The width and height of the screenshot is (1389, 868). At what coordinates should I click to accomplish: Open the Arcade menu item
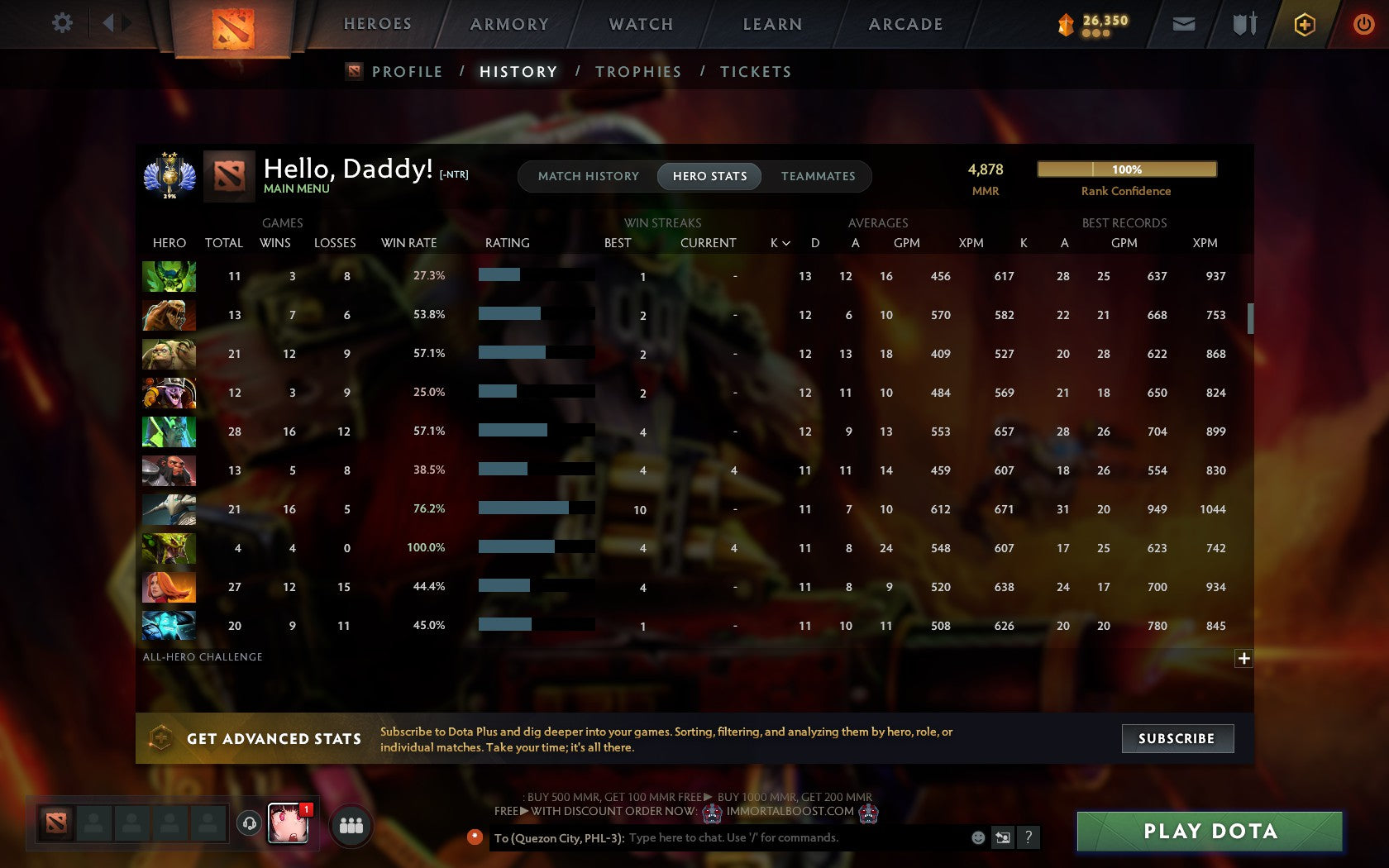click(905, 24)
